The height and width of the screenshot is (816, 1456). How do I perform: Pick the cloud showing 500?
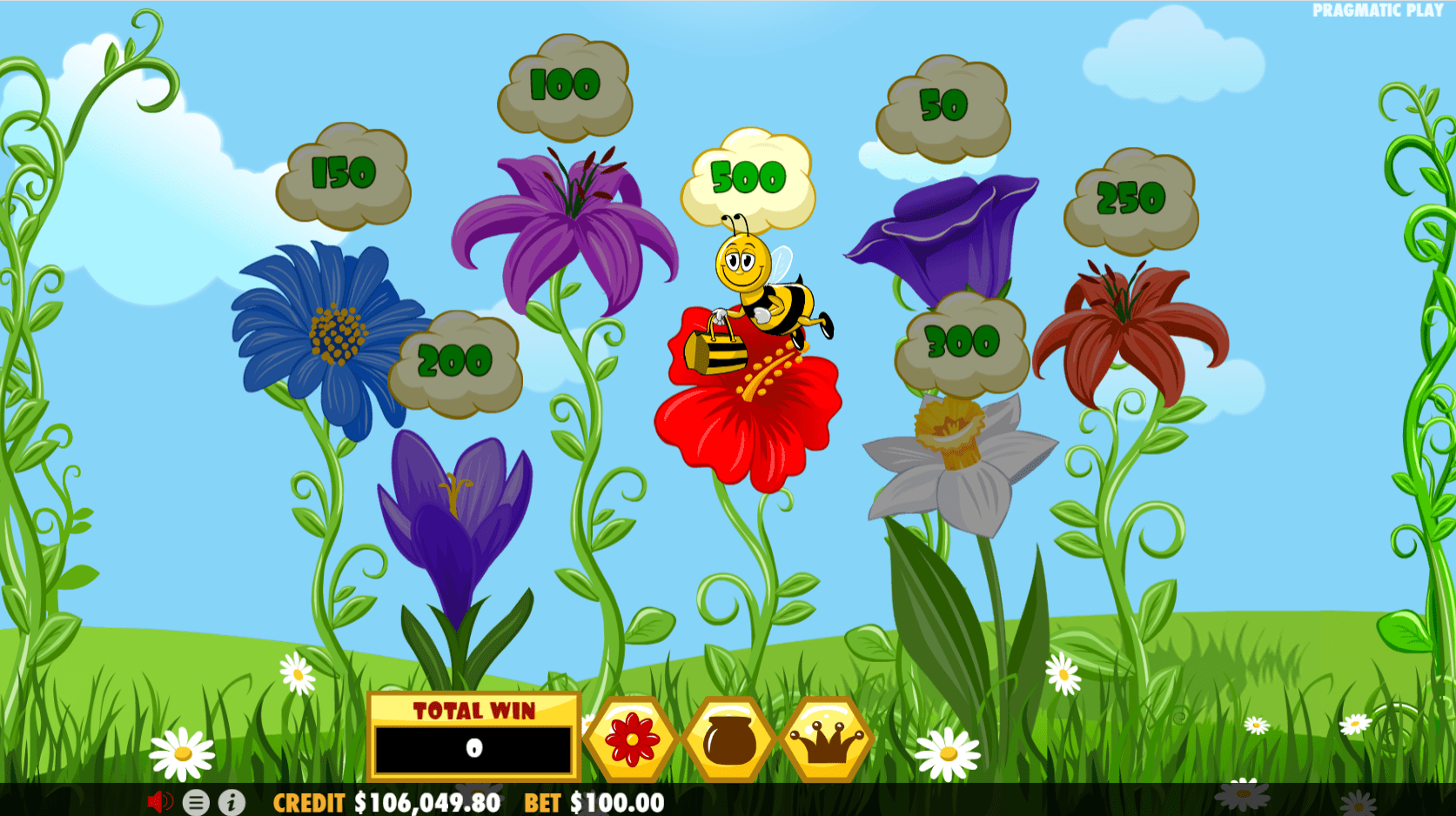(750, 178)
